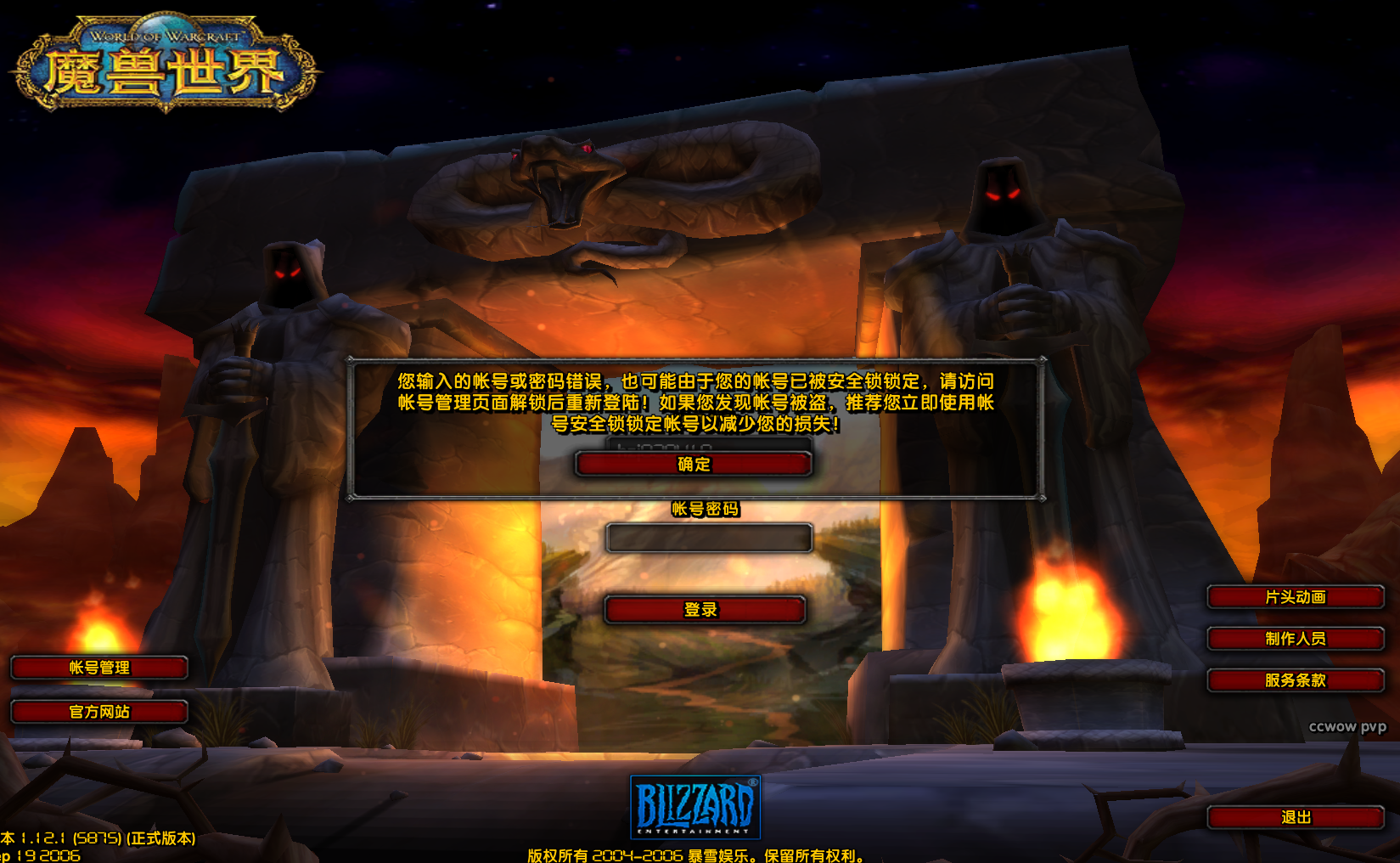Screen dimensions: 1400x863
Task: Open the 服务条款 terms of service
Action: pyautogui.click(x=1296, y=680)
